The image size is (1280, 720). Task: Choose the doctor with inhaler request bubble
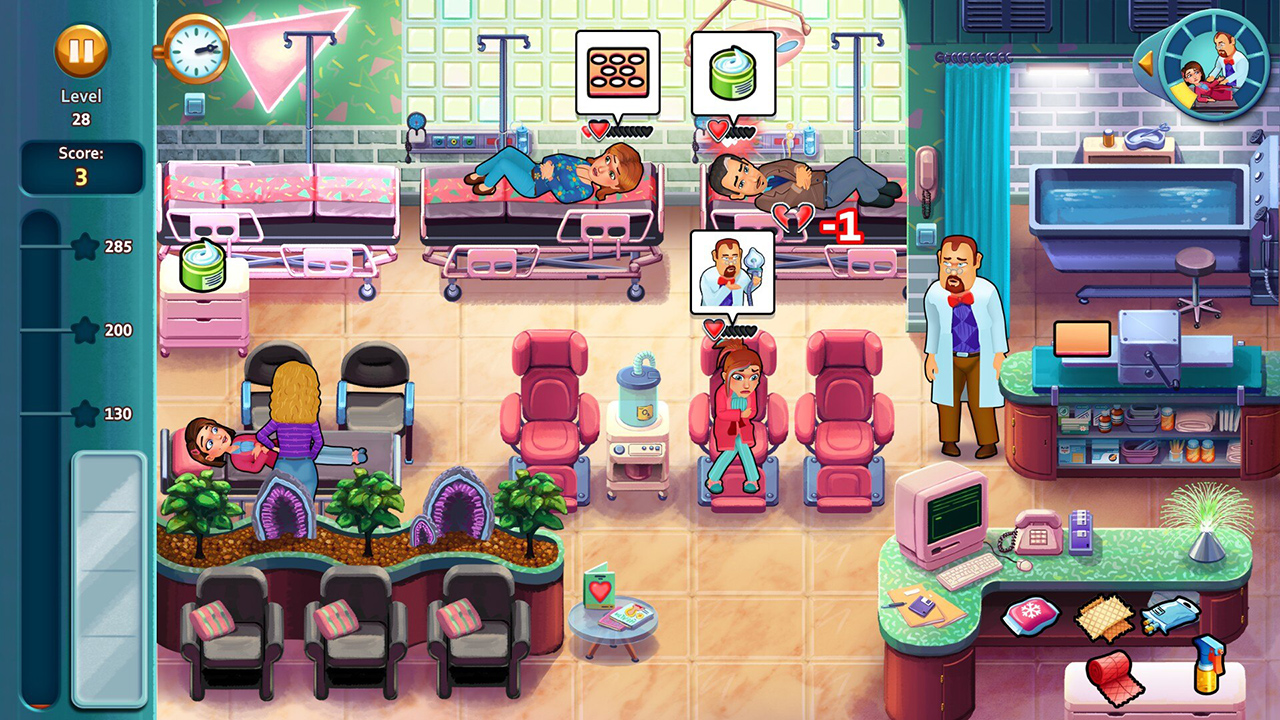click(732, 271)
